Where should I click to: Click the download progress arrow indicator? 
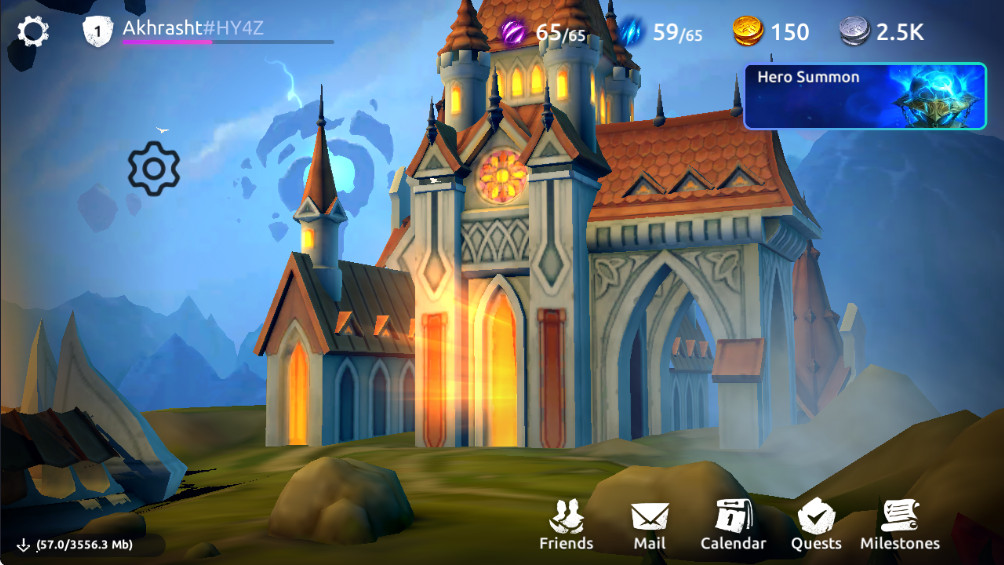point(23,545)
